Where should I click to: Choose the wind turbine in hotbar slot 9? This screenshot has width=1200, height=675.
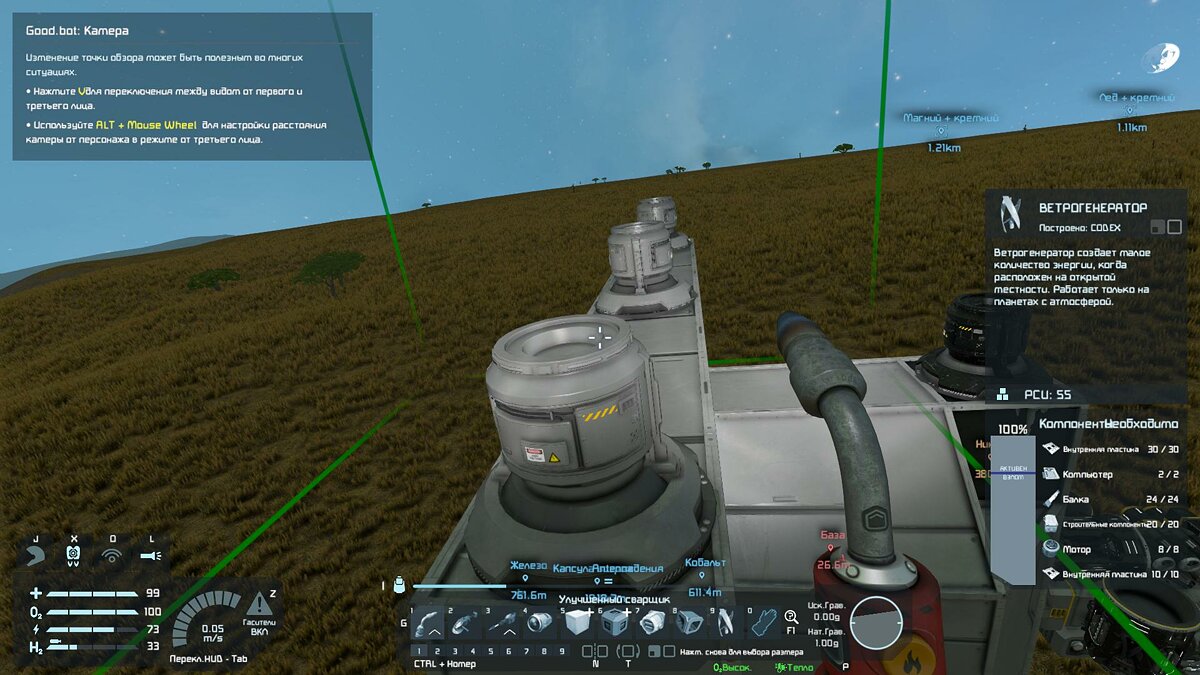(x=724, y=624)
